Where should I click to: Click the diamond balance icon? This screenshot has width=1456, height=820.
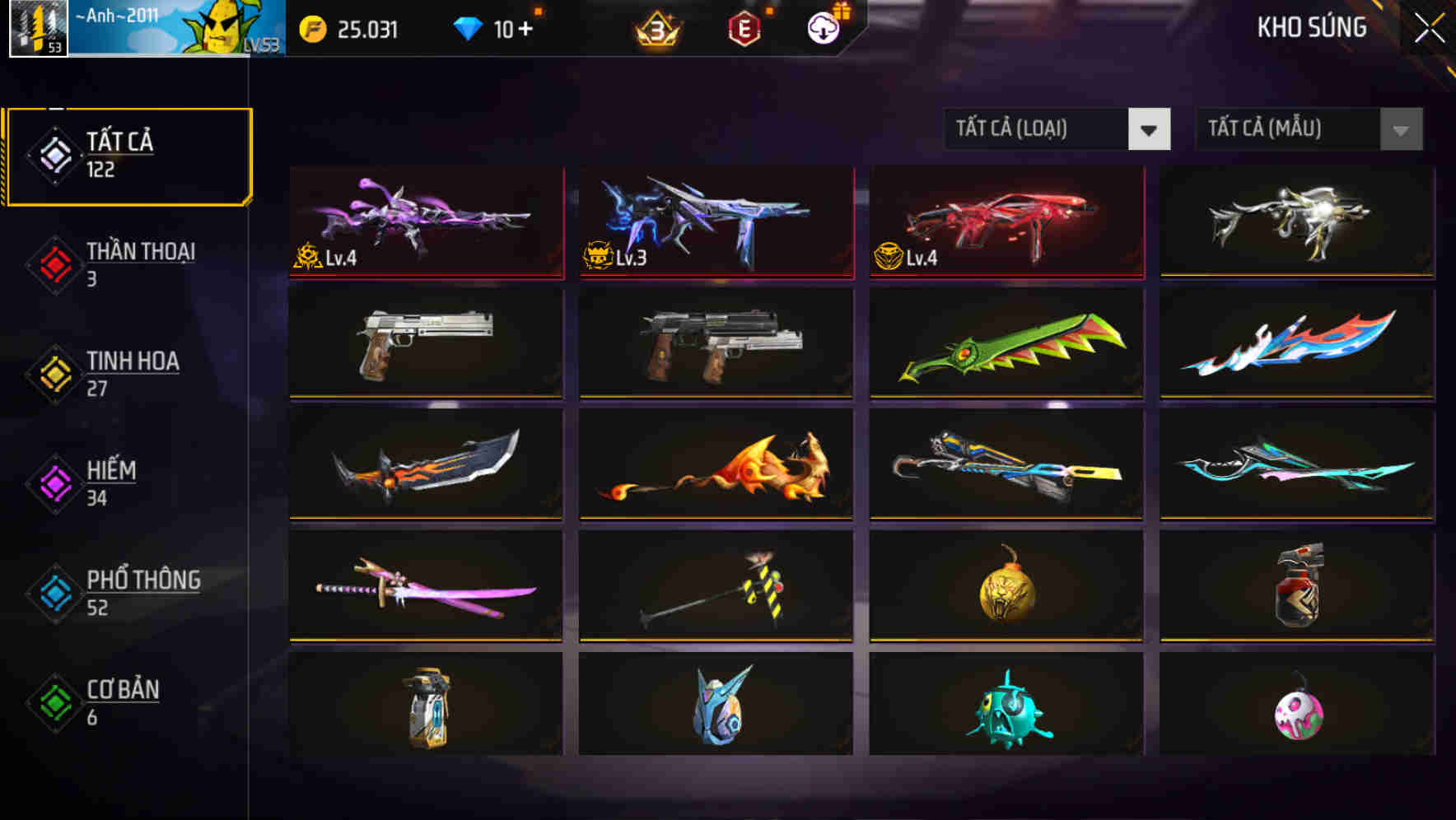pos(467,27)
